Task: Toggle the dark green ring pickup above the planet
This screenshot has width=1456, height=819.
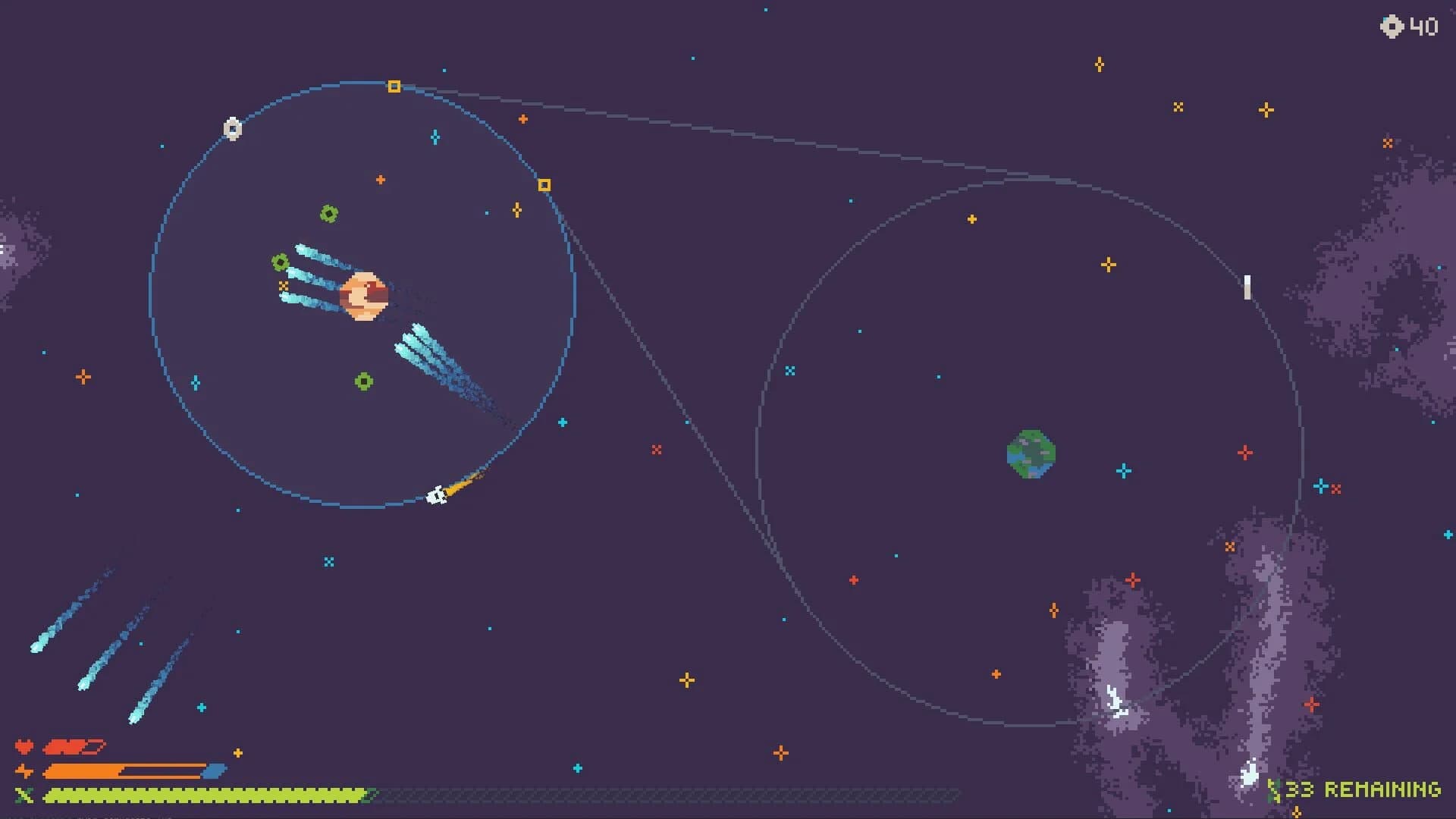Action: pyautogui.click(x=328, y=215)
